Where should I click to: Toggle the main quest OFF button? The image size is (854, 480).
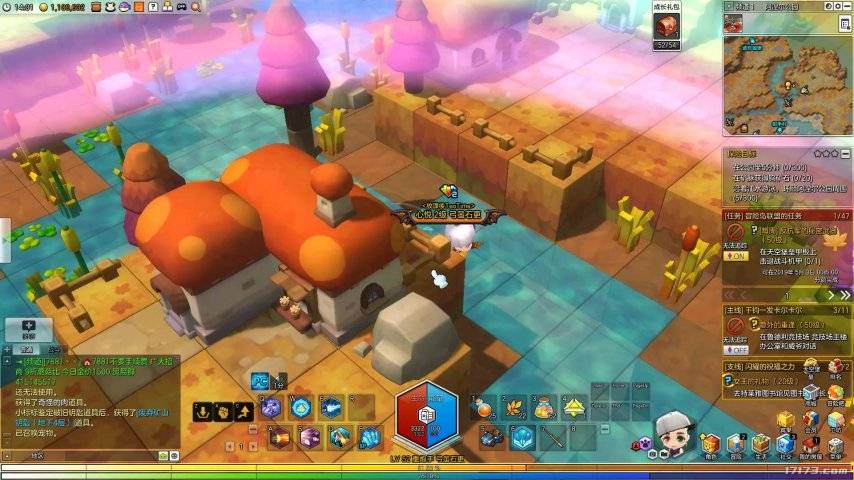[736, 350]
